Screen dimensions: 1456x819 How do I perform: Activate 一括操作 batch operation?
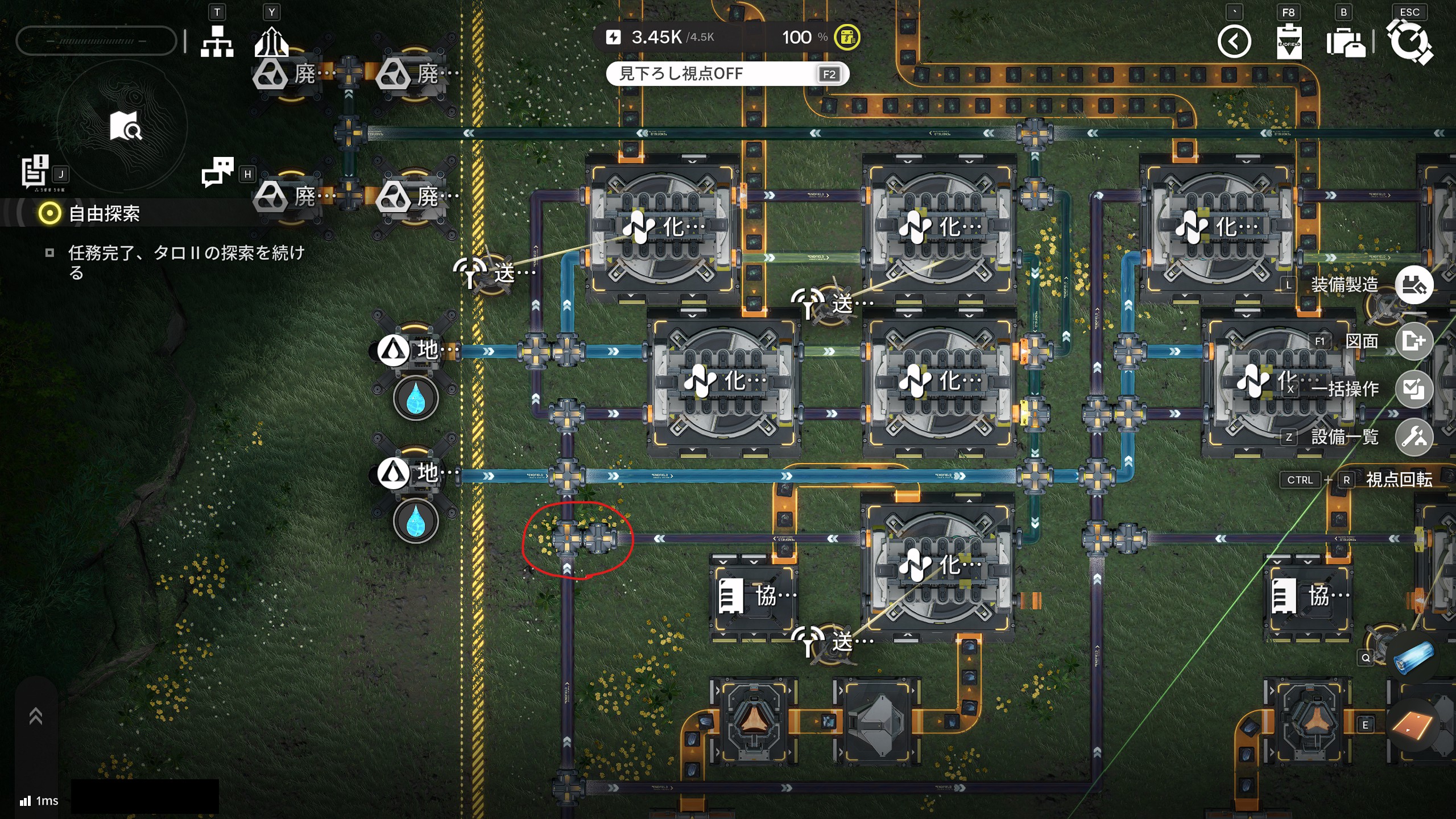(1414, 389)
